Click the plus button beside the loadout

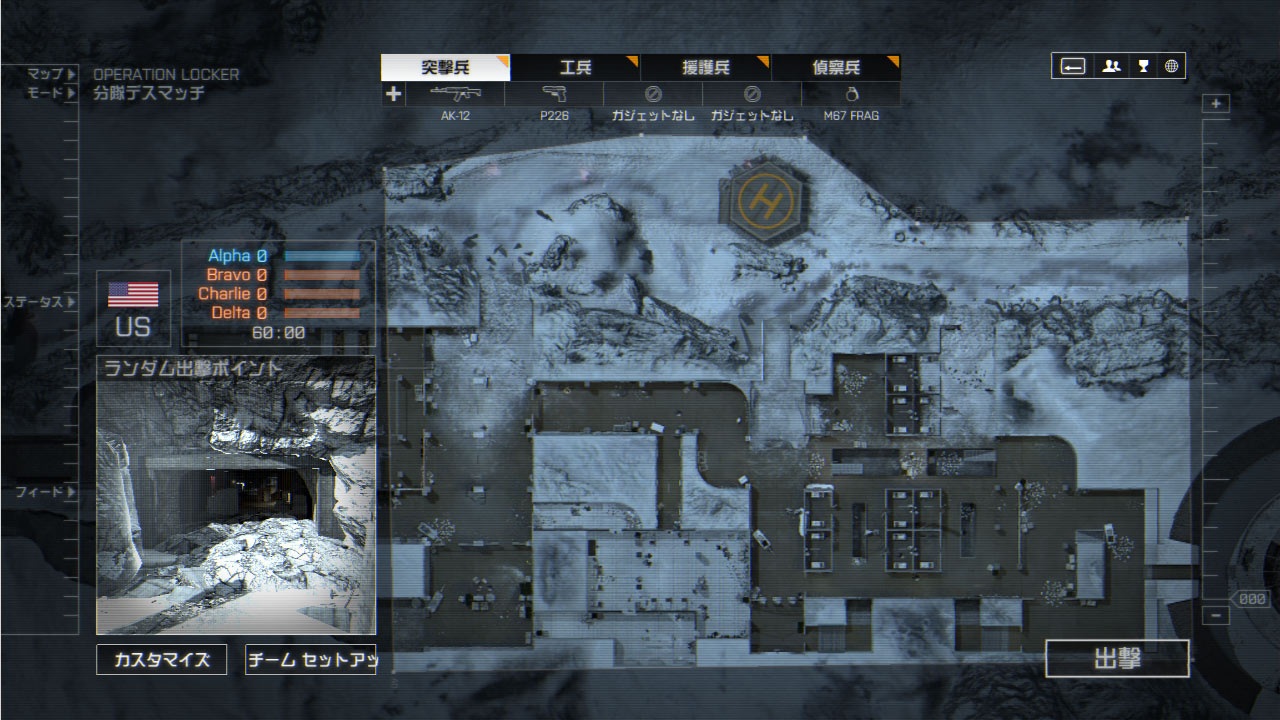tap(394, 94)
